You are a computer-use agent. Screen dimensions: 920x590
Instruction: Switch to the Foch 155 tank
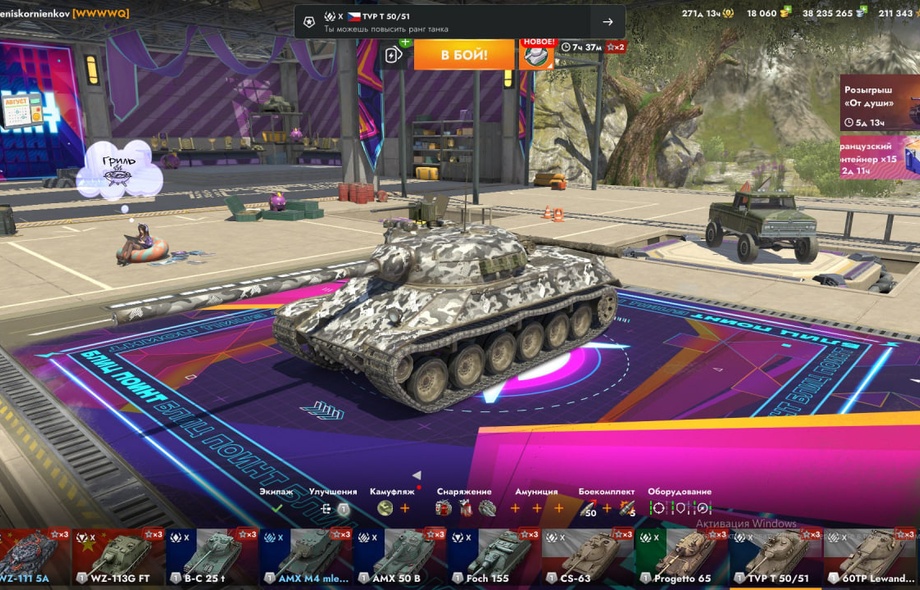(493, 557)
